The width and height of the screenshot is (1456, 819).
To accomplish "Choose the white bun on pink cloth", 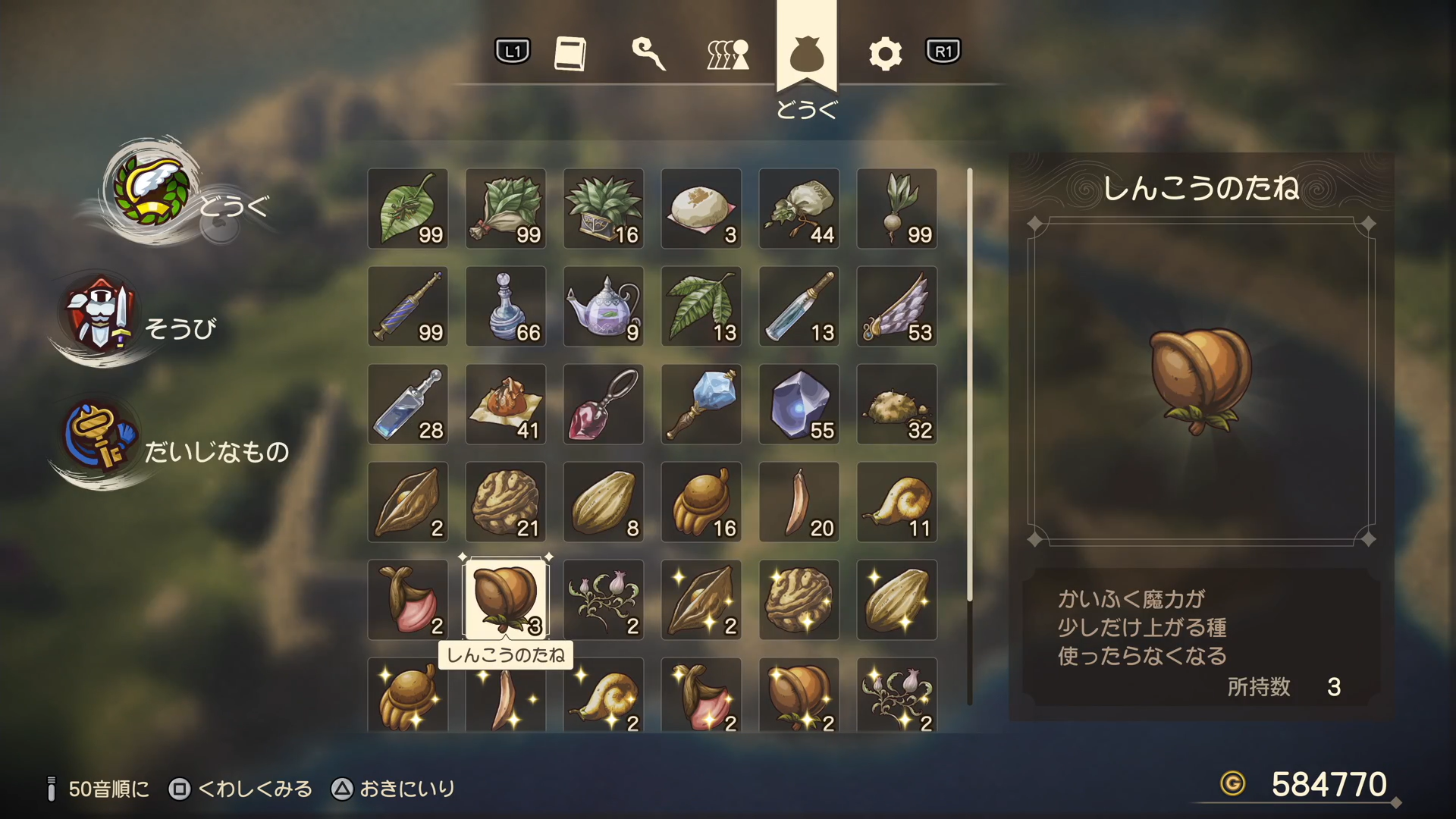I will (701, 209).
